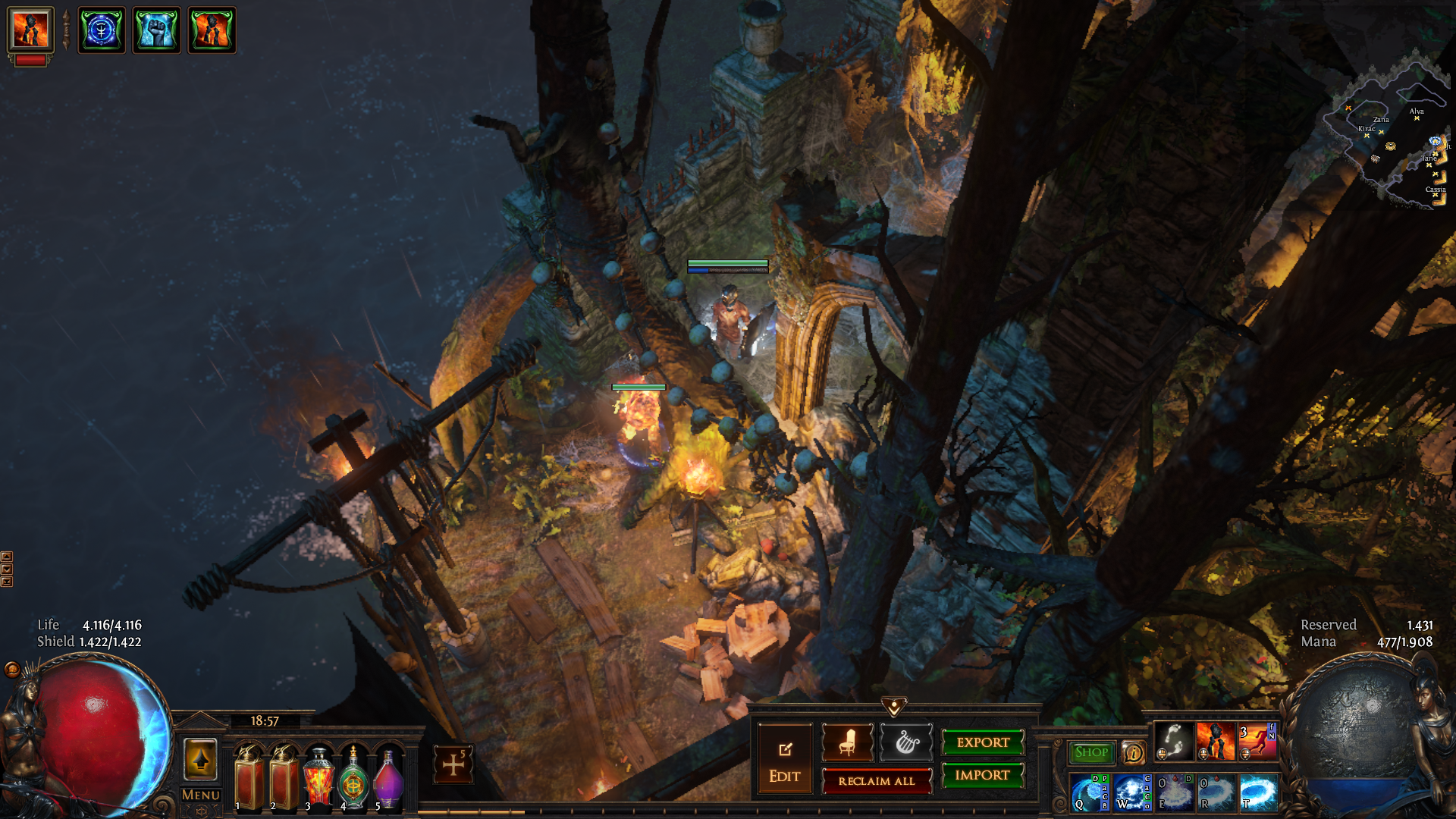Image resolution: width=1456 pixels, height=819 pixels.
Task: Click the yellow level-up arrow button
Action: click(201, 760)
